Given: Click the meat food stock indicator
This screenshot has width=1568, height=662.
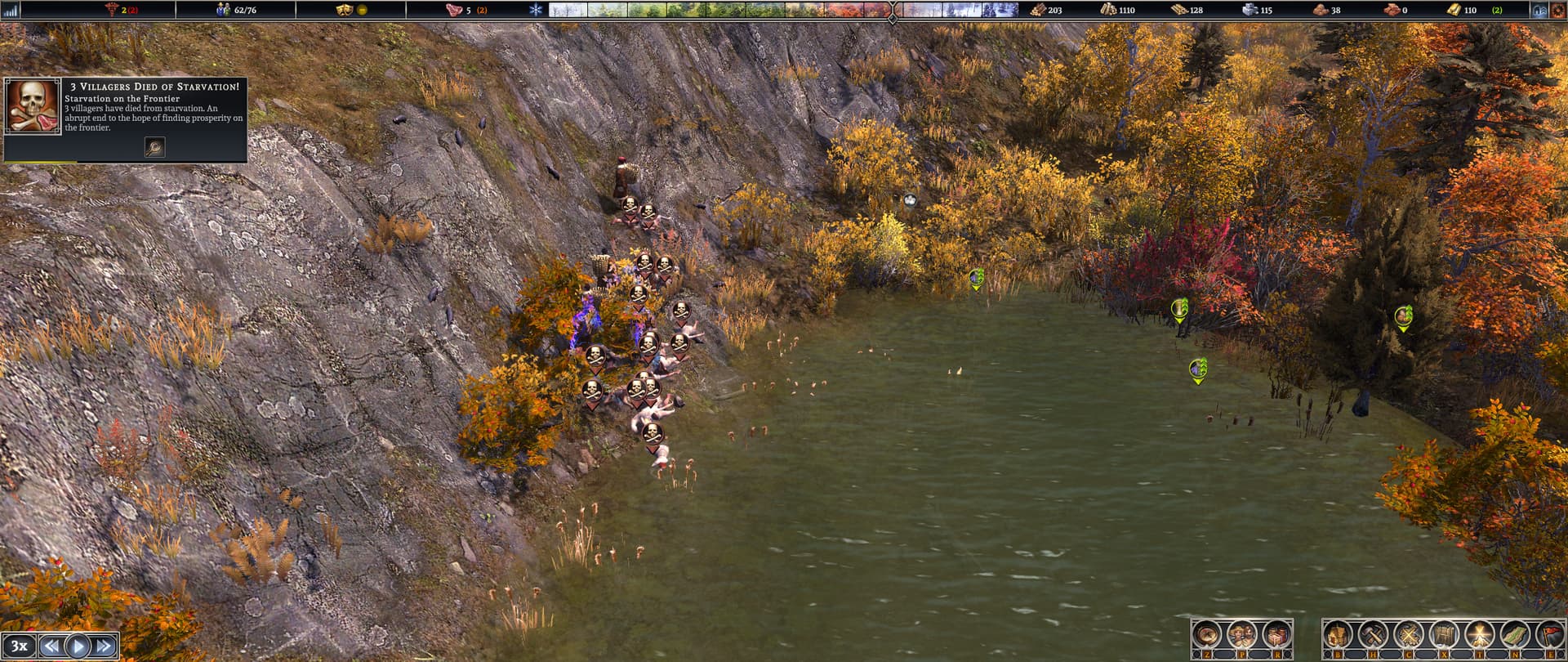Looking at the screenshot, I should [456, 9].
